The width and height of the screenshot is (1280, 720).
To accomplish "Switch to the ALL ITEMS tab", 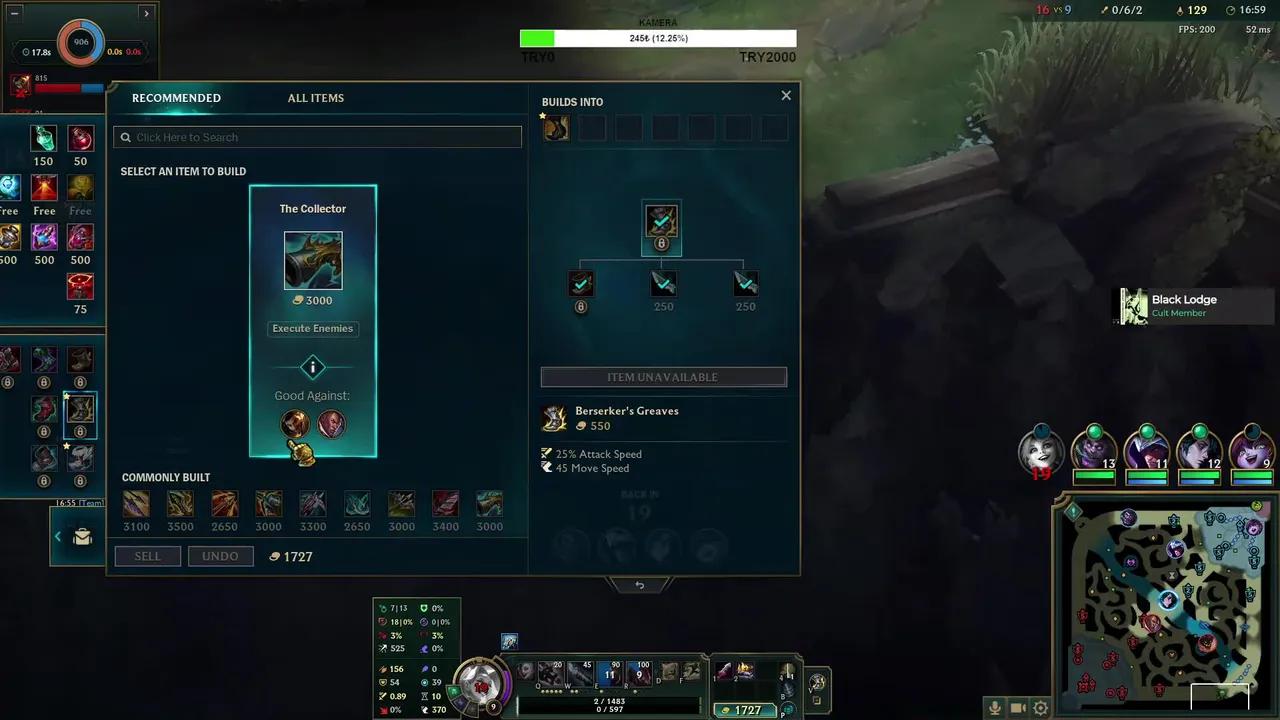I will [x=315, y=97].
